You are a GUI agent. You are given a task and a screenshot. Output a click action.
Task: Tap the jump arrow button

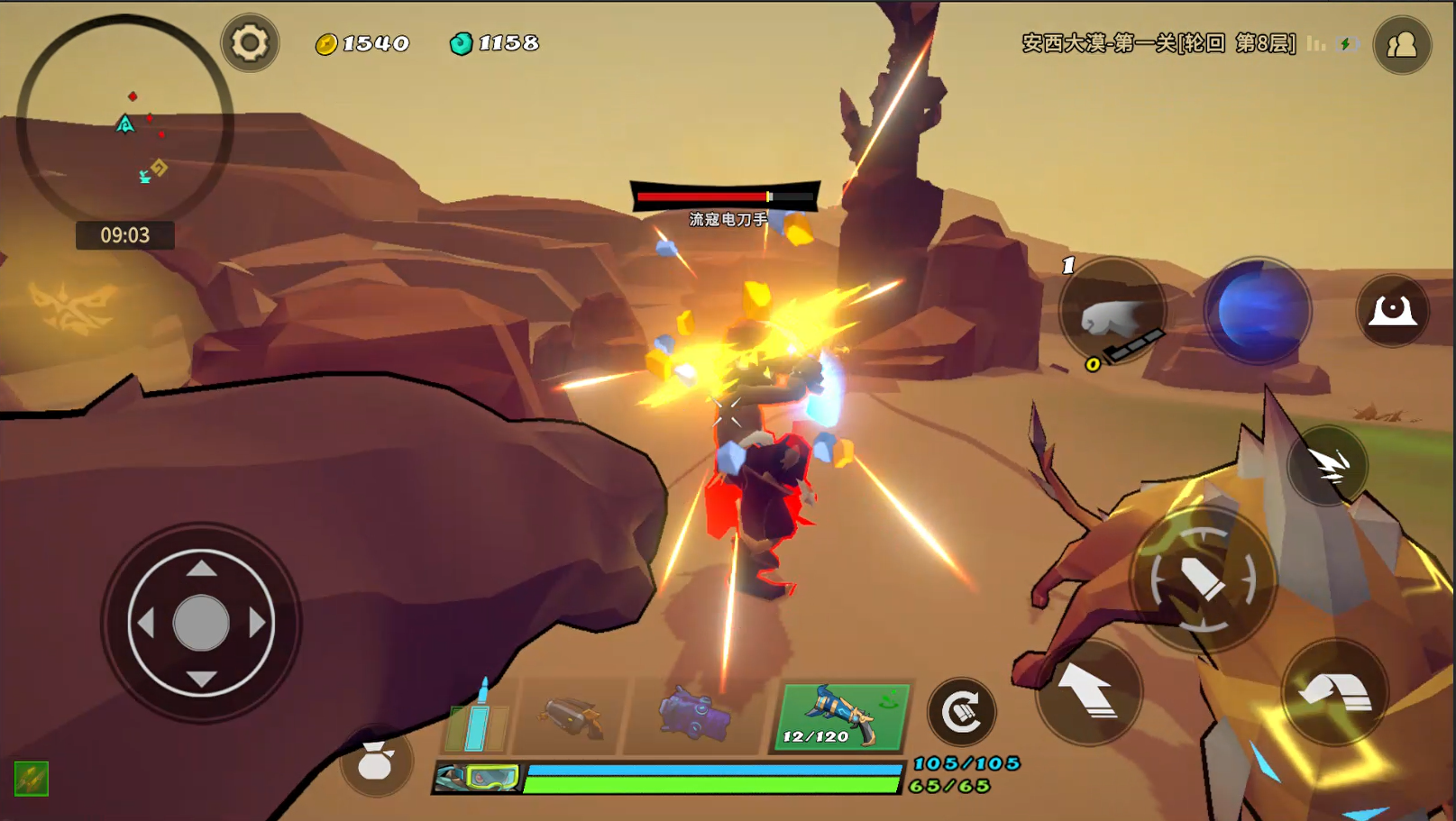click(1089, 692)
